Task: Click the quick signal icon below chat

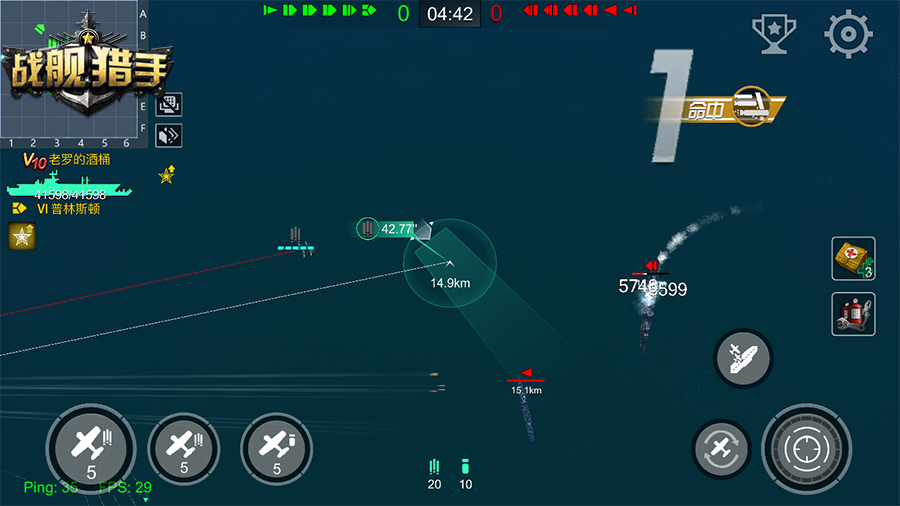Action: (168, 135)
